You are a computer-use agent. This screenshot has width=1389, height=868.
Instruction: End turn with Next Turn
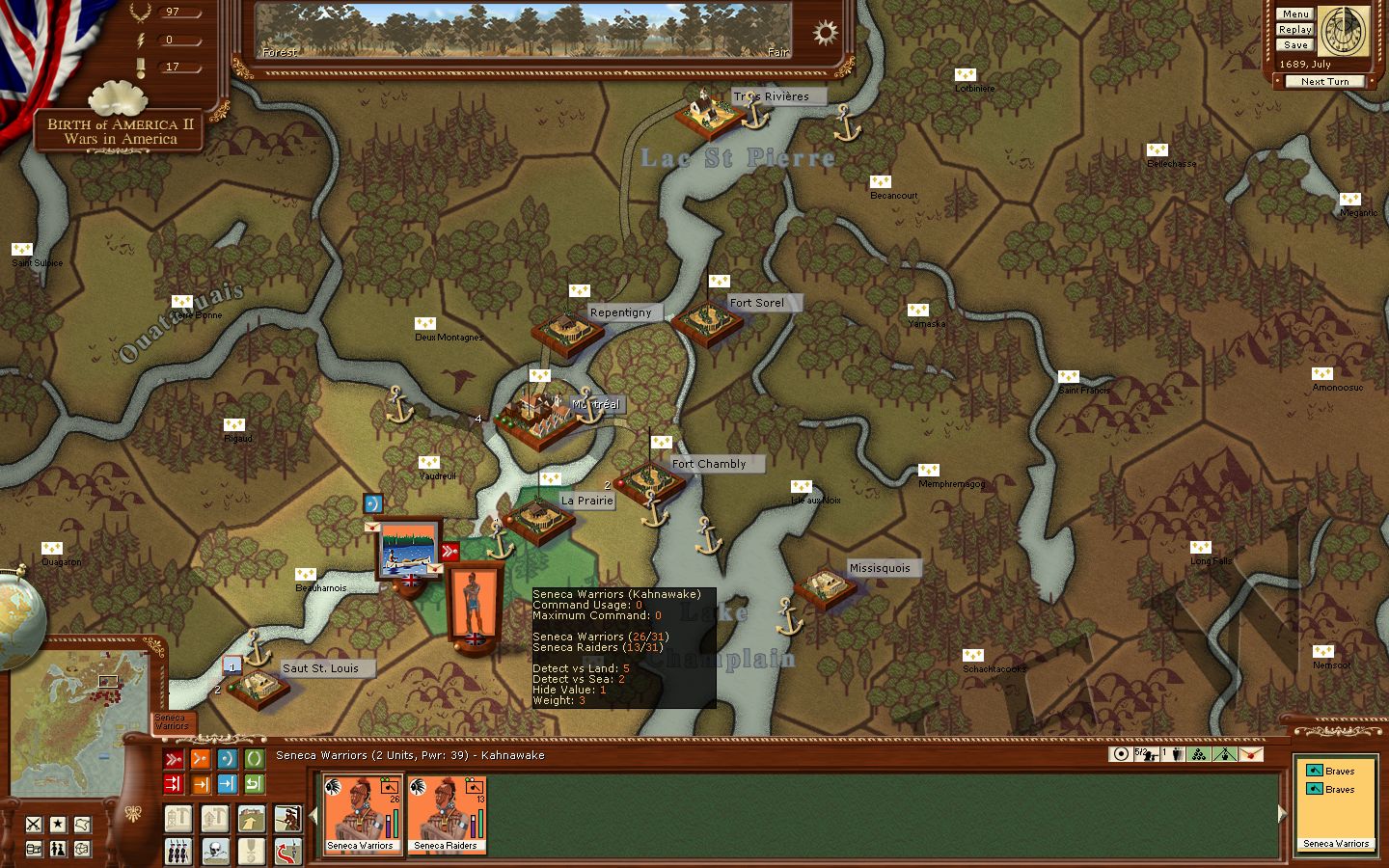coord(1324,82)
